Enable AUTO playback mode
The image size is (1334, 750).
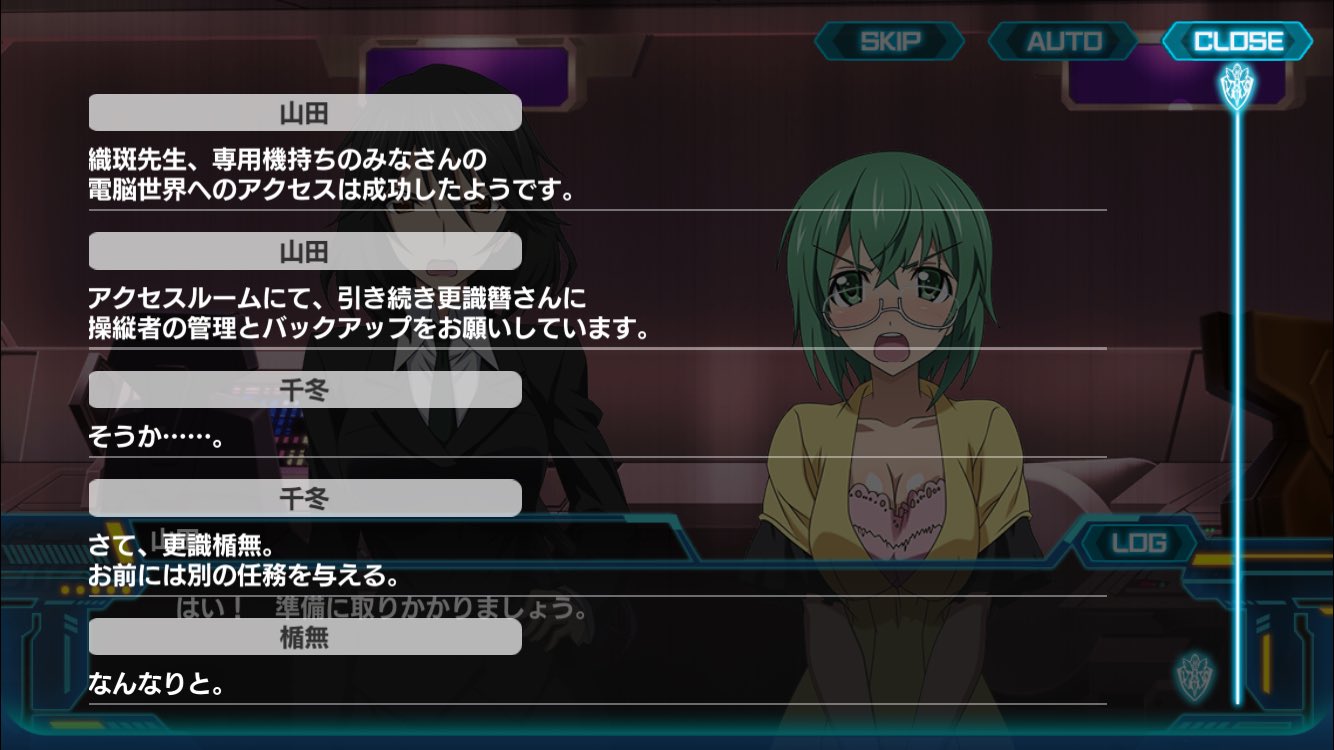[x=1063, y=41]
